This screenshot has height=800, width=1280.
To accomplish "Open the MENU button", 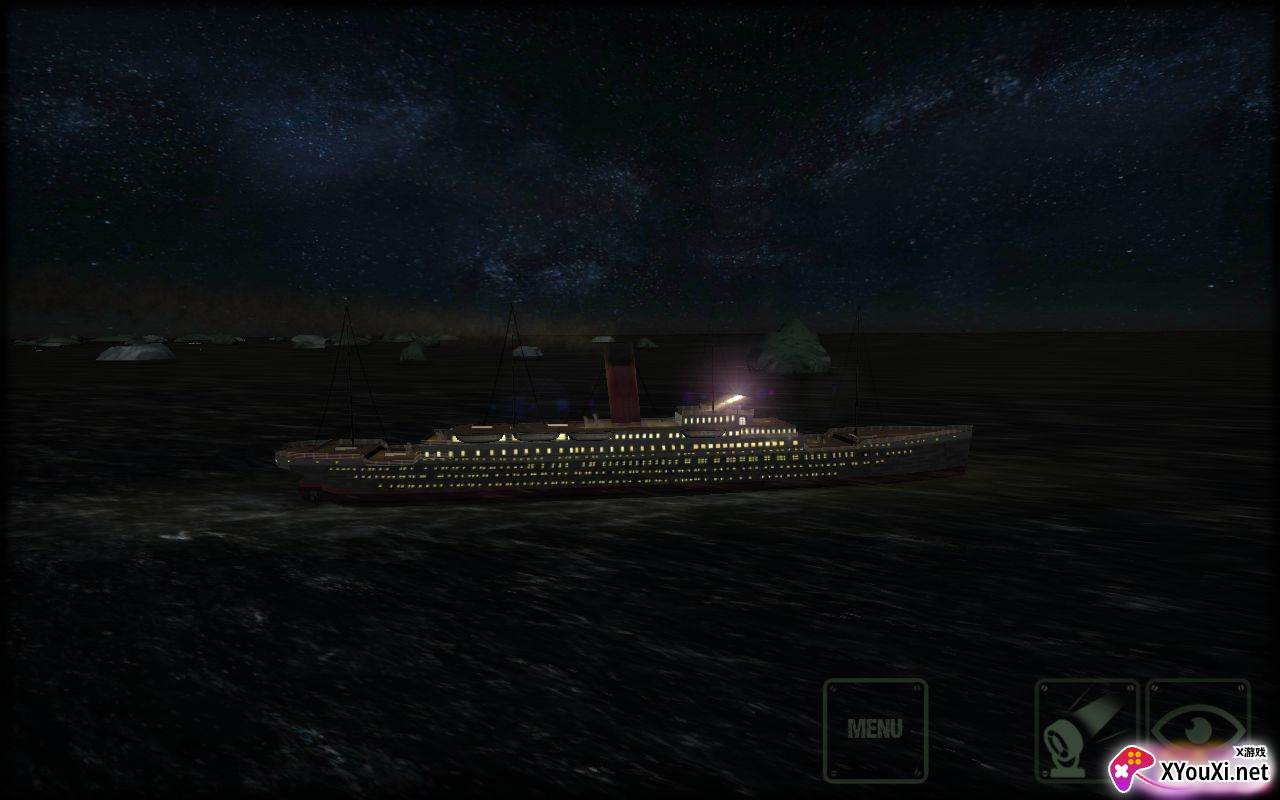I will 875,729.
